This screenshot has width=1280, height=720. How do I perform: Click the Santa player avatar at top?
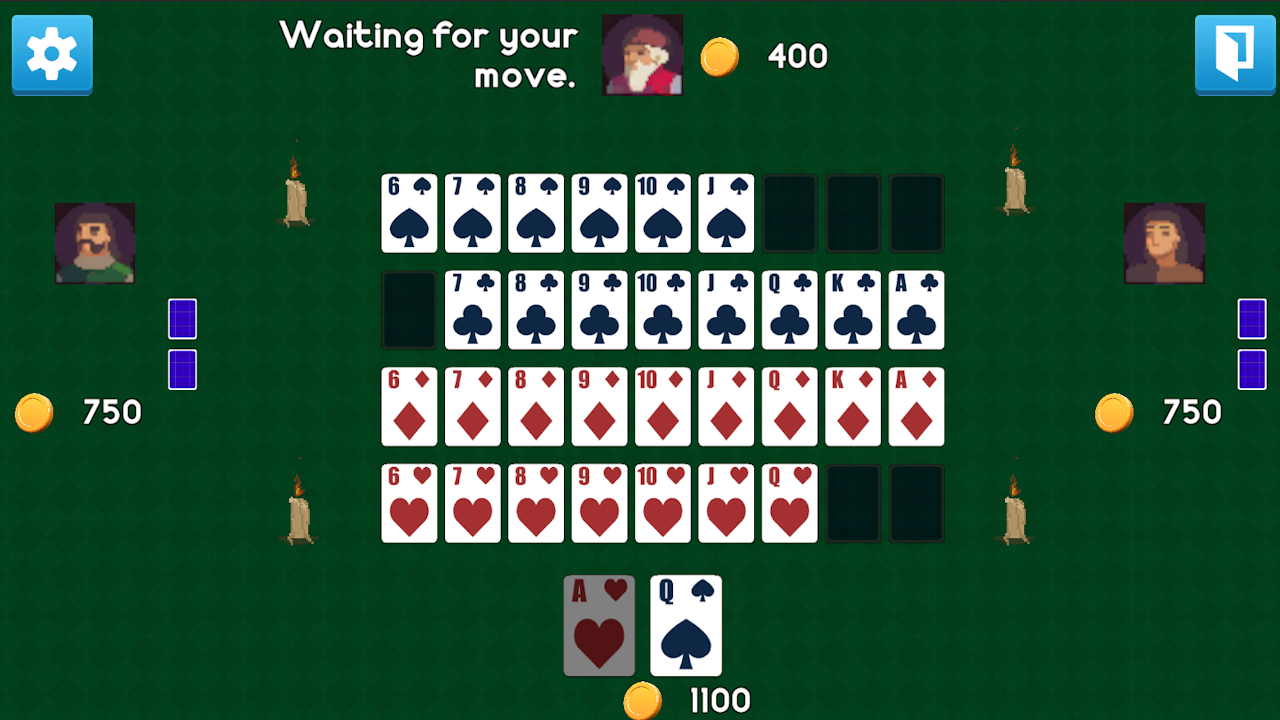(x=641, y=55)
